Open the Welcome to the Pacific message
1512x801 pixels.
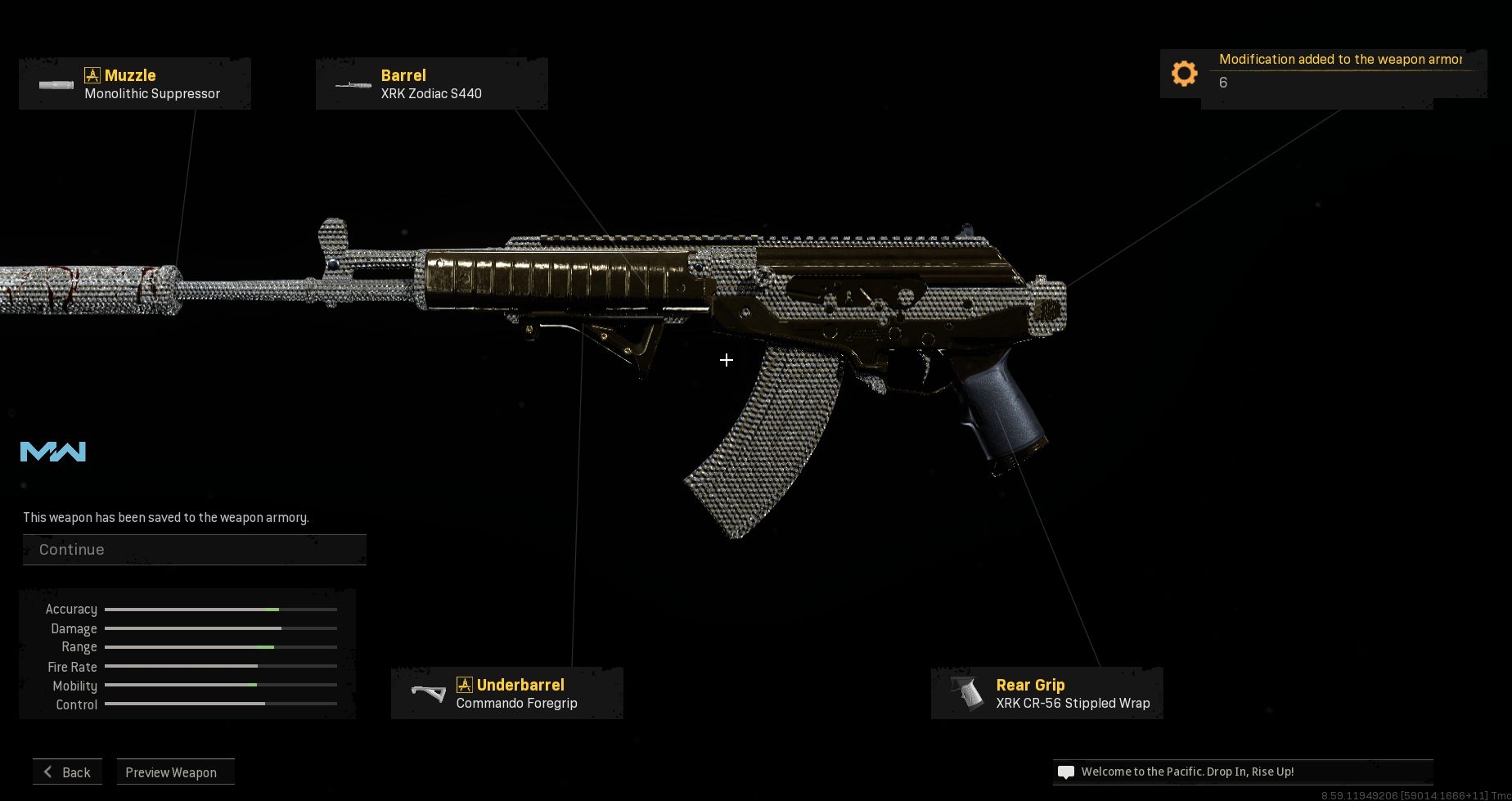(1242, 772)
